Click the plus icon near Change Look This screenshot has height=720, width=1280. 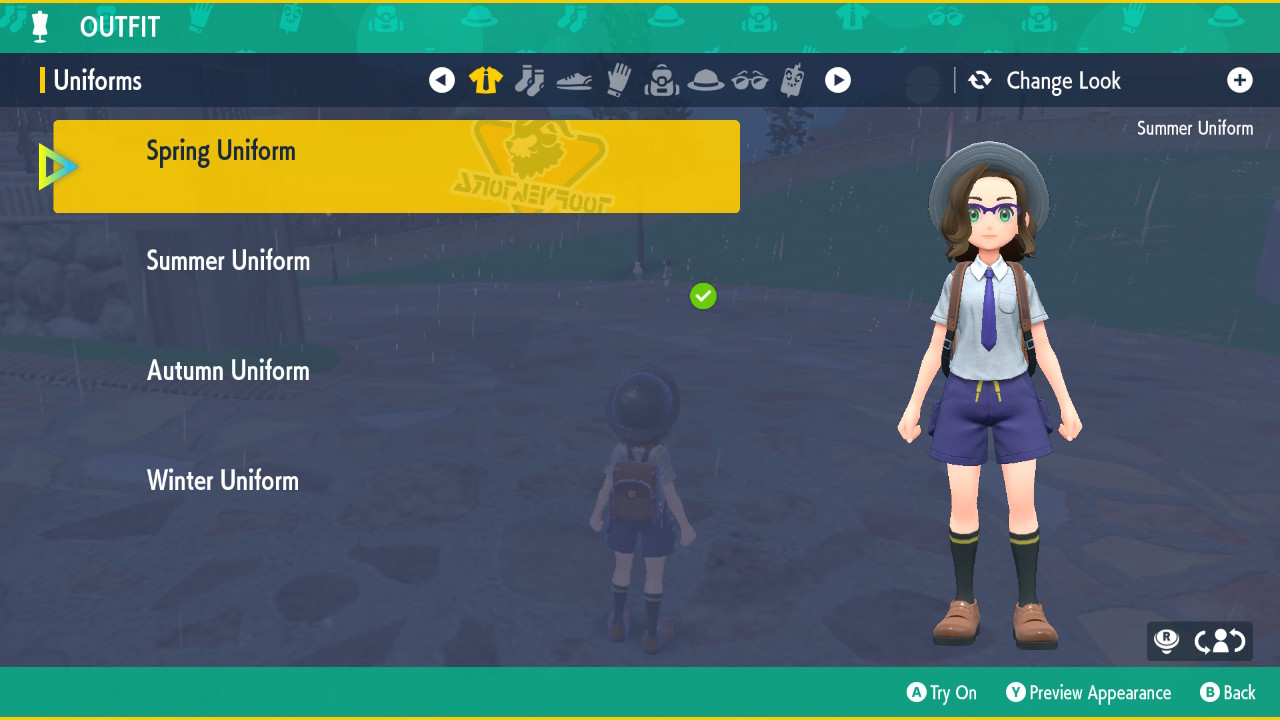(1240, 80)
